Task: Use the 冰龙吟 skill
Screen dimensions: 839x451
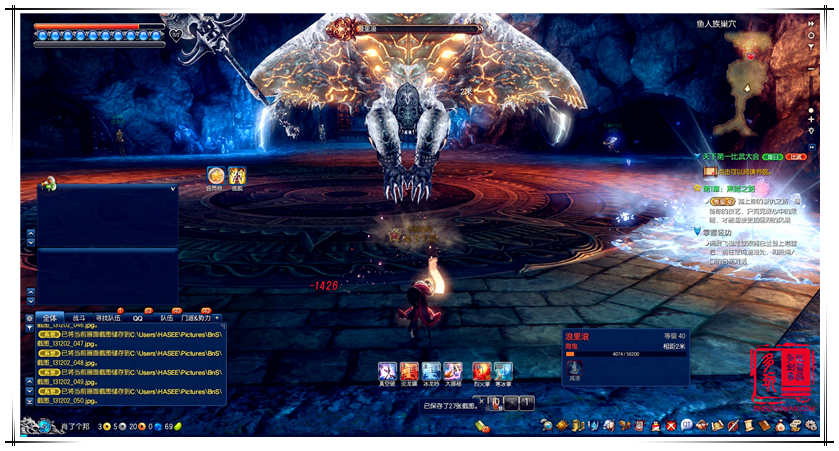Action: click(431, 371)
